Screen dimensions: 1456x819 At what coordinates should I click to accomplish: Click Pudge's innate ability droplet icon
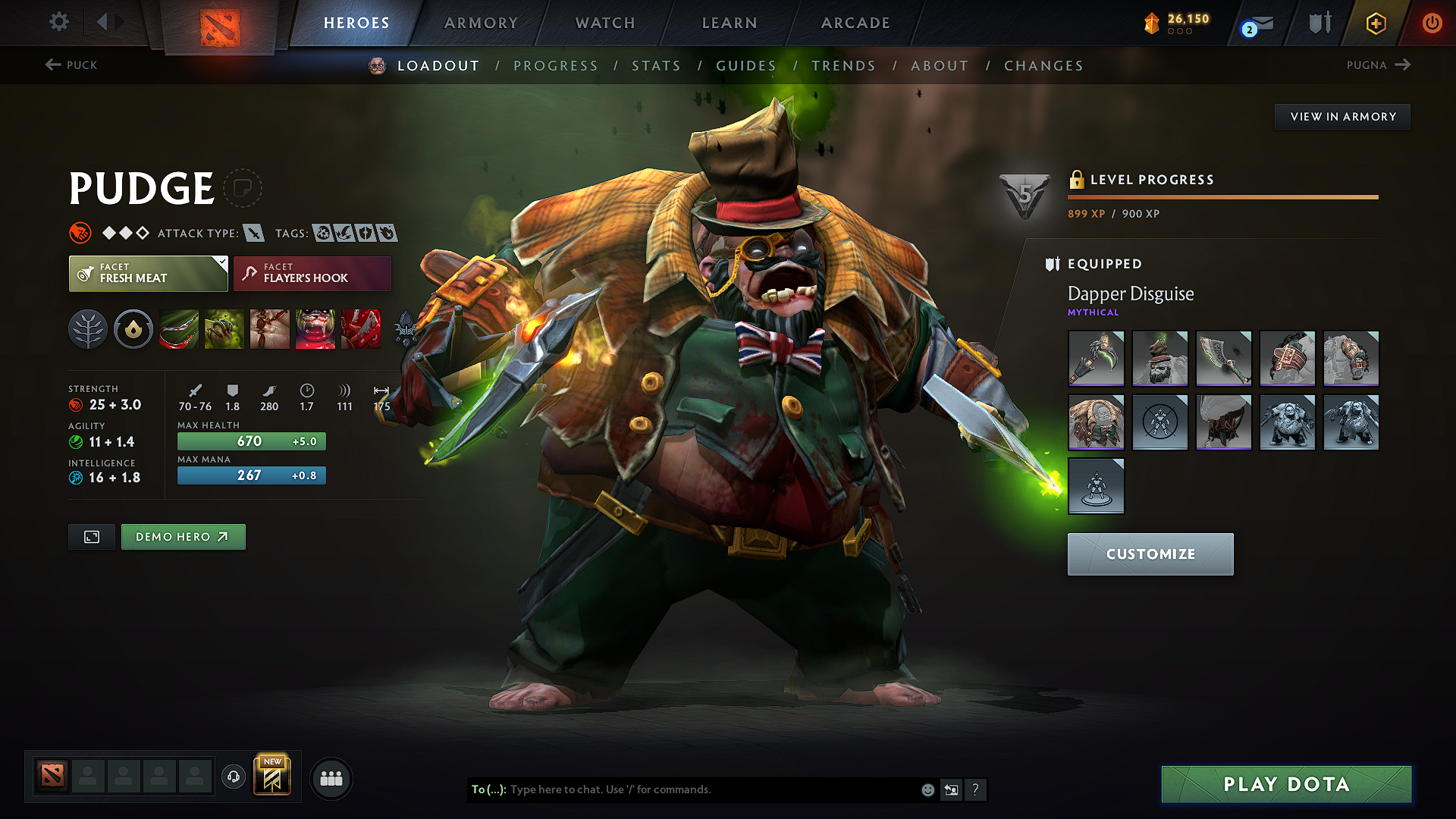click(x=133, y=329)
